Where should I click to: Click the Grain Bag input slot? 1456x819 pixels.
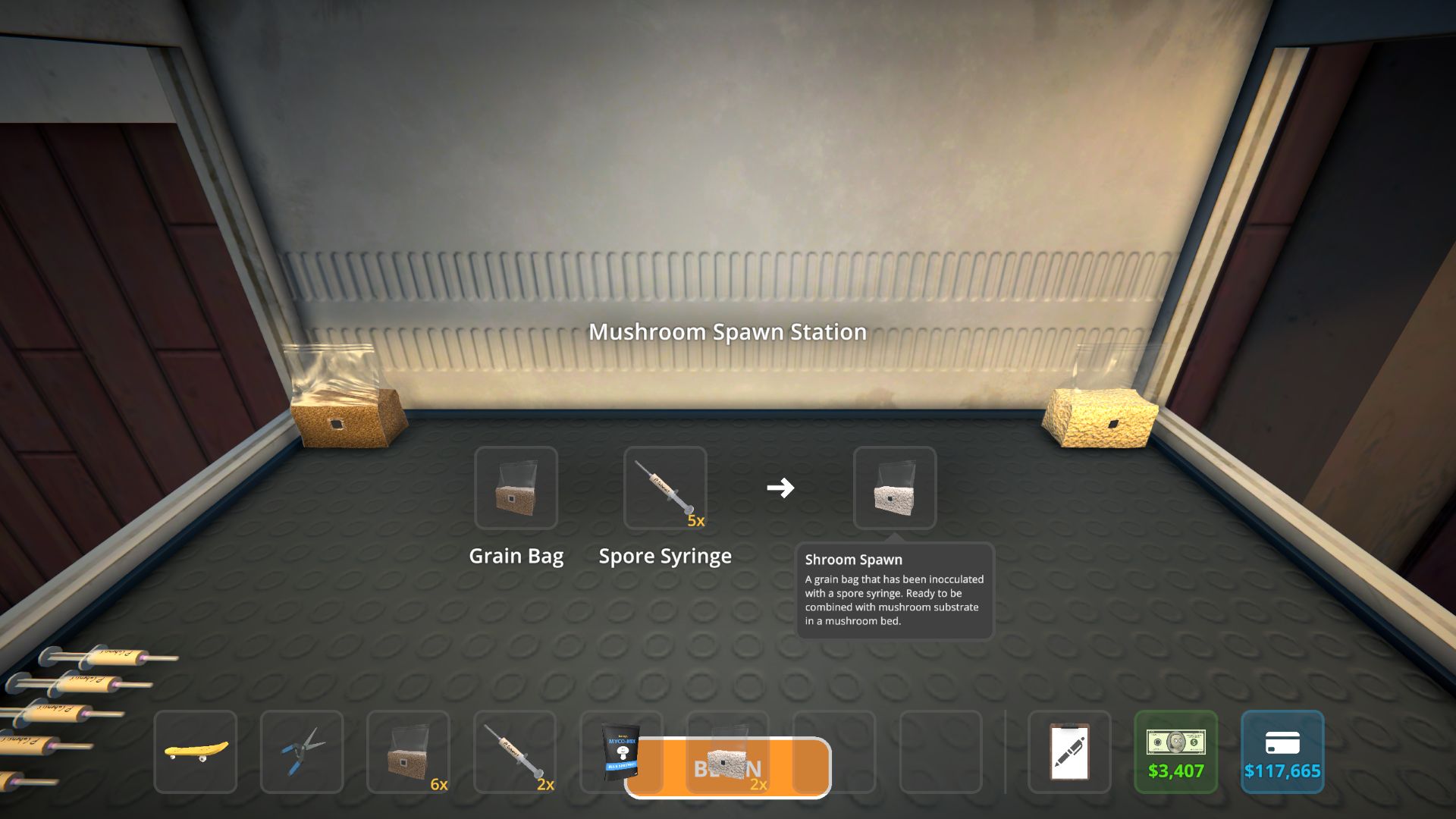tap(518, 488)
